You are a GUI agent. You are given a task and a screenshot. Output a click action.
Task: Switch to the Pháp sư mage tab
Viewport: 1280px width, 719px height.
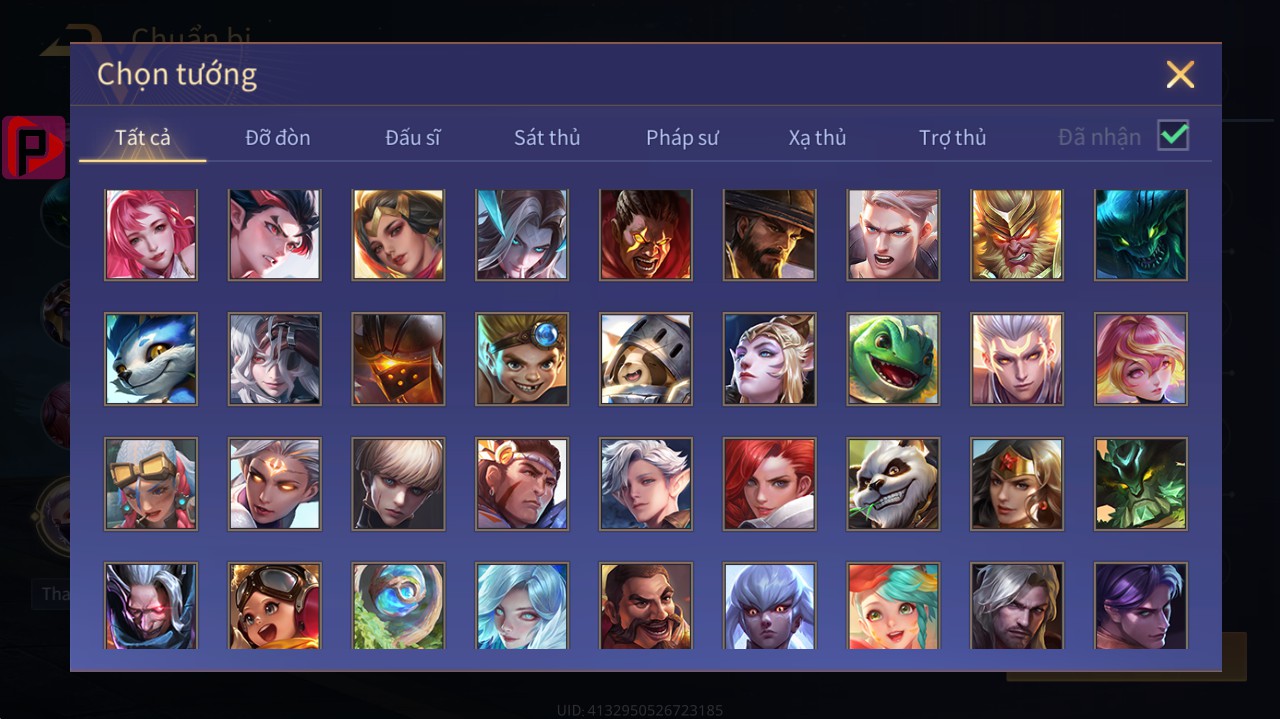click(x=682, y=137)
